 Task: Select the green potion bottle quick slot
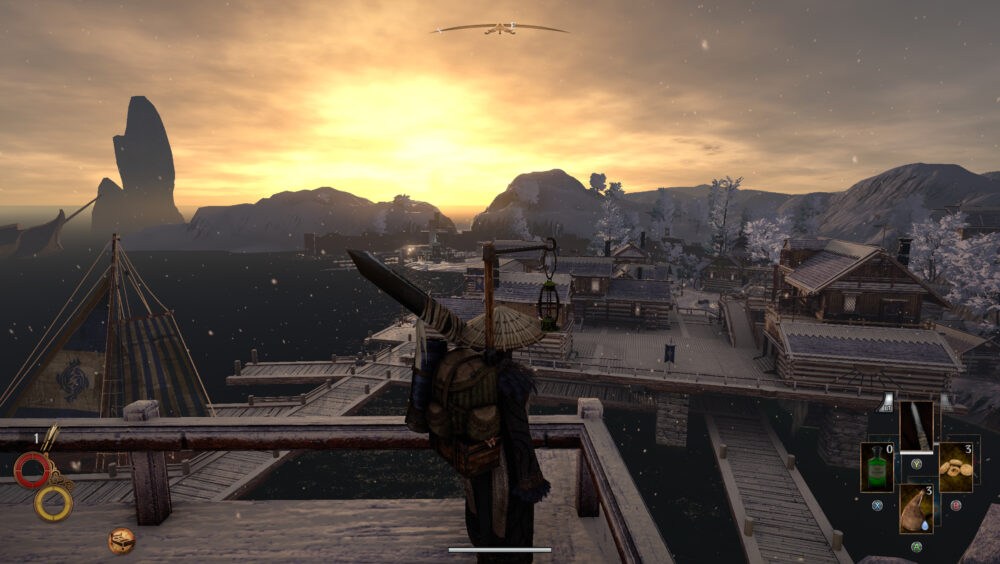pyautogui.click(x=877, y=467)
